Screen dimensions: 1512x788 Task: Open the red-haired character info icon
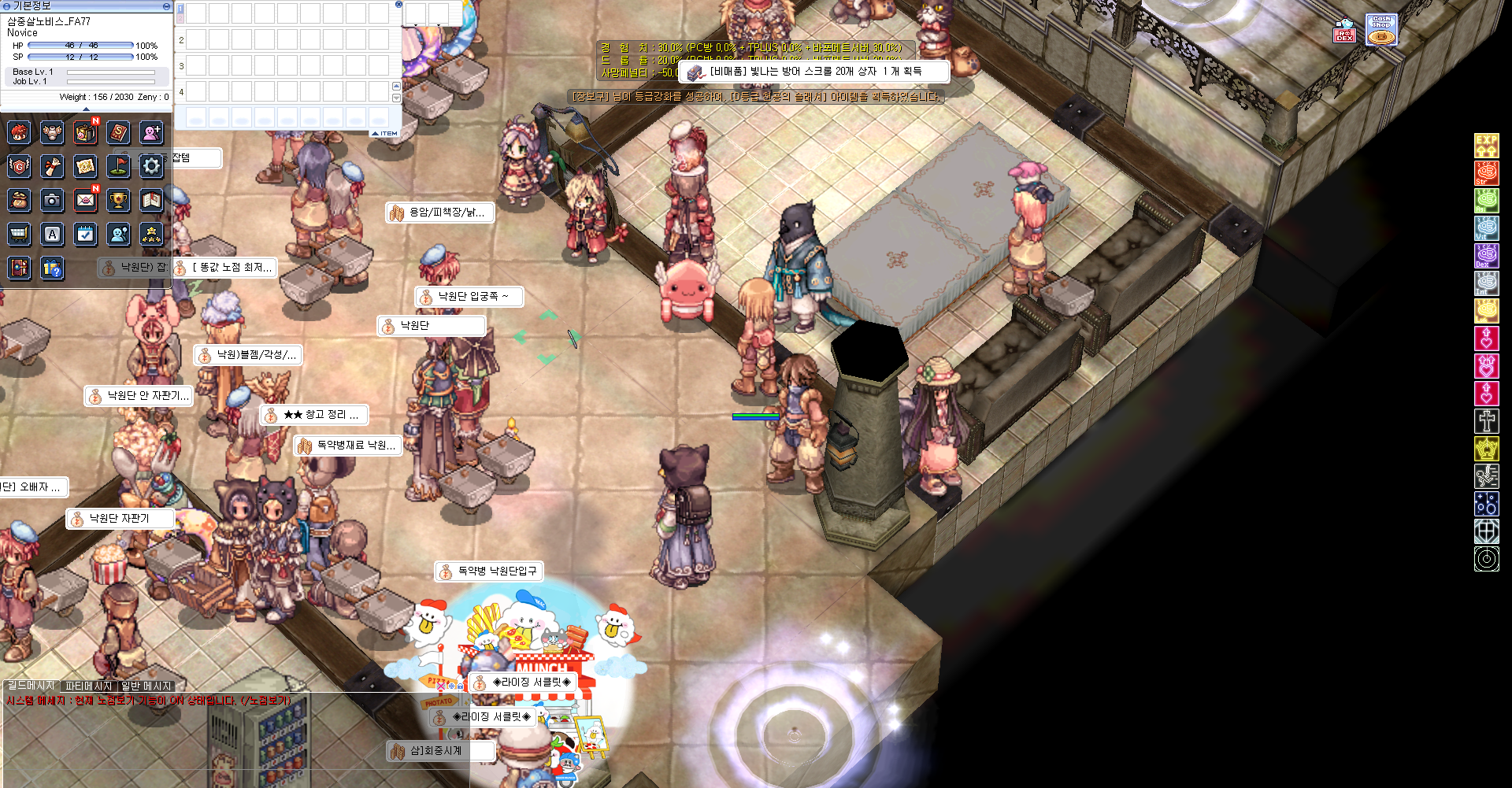pyautogui.click(x=19, y=132)
